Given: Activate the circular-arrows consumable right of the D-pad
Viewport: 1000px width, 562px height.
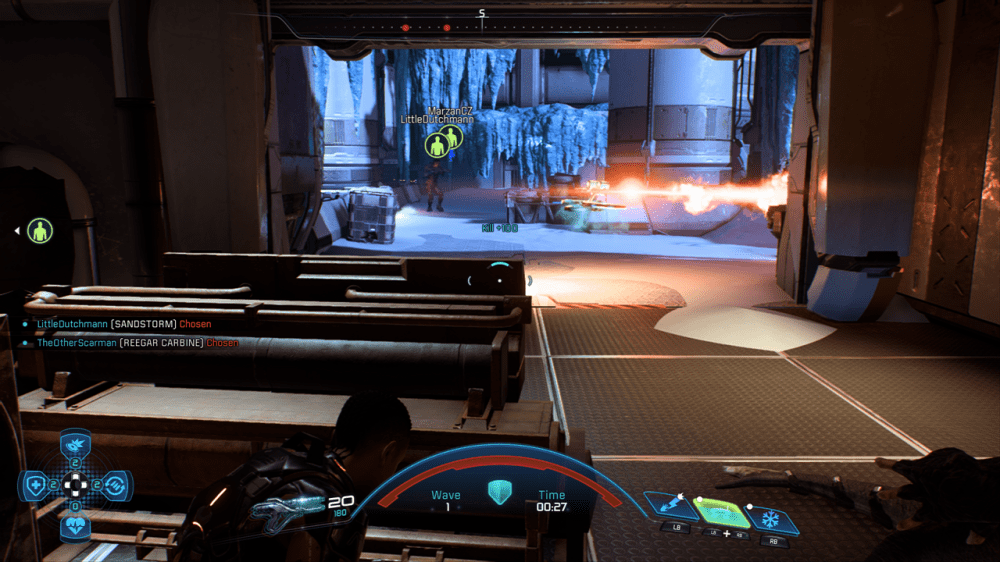Looking at the screenshot, I should pyautogui.click(x=116, y=485).
